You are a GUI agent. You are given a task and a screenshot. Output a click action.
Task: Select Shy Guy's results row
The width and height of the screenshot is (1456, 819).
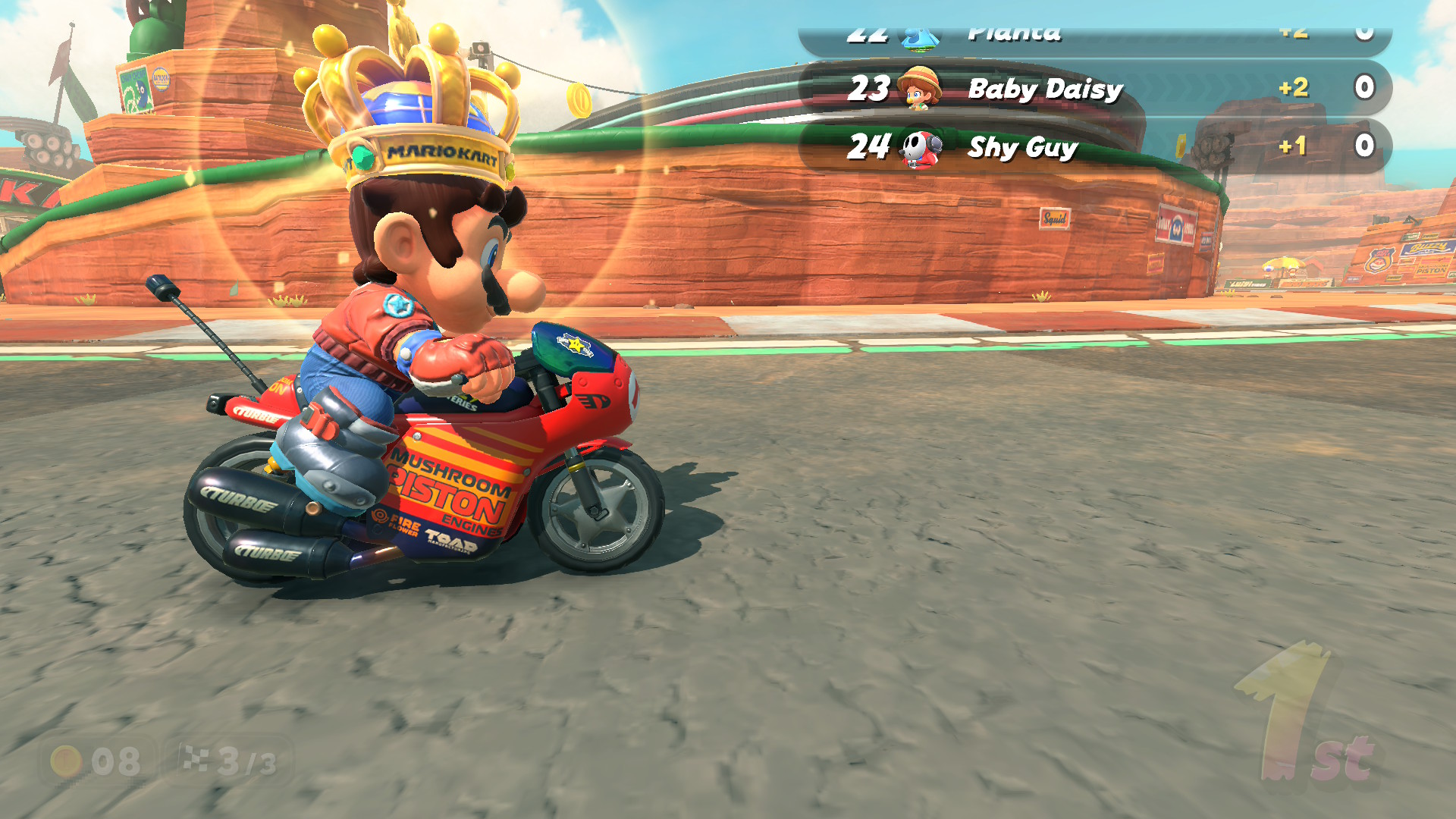pos(1095,146)
